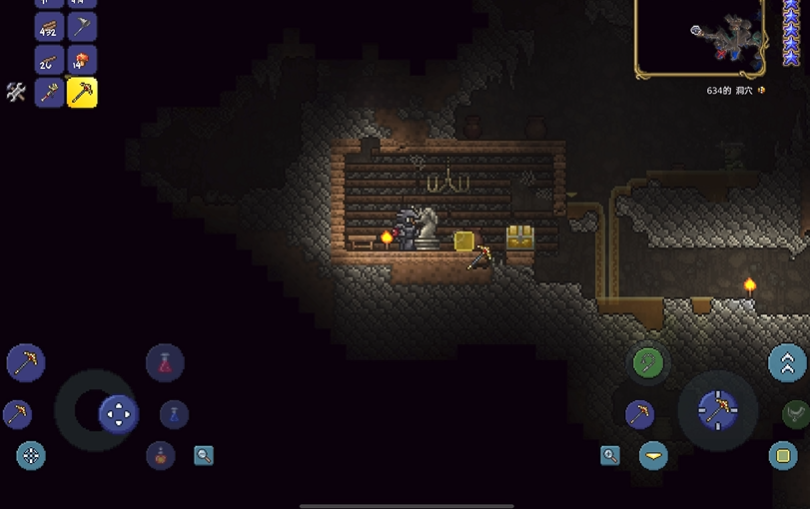Open the crossed hammer and wrench menu
This screenshot has width=810, height=509.
(16, 92)
